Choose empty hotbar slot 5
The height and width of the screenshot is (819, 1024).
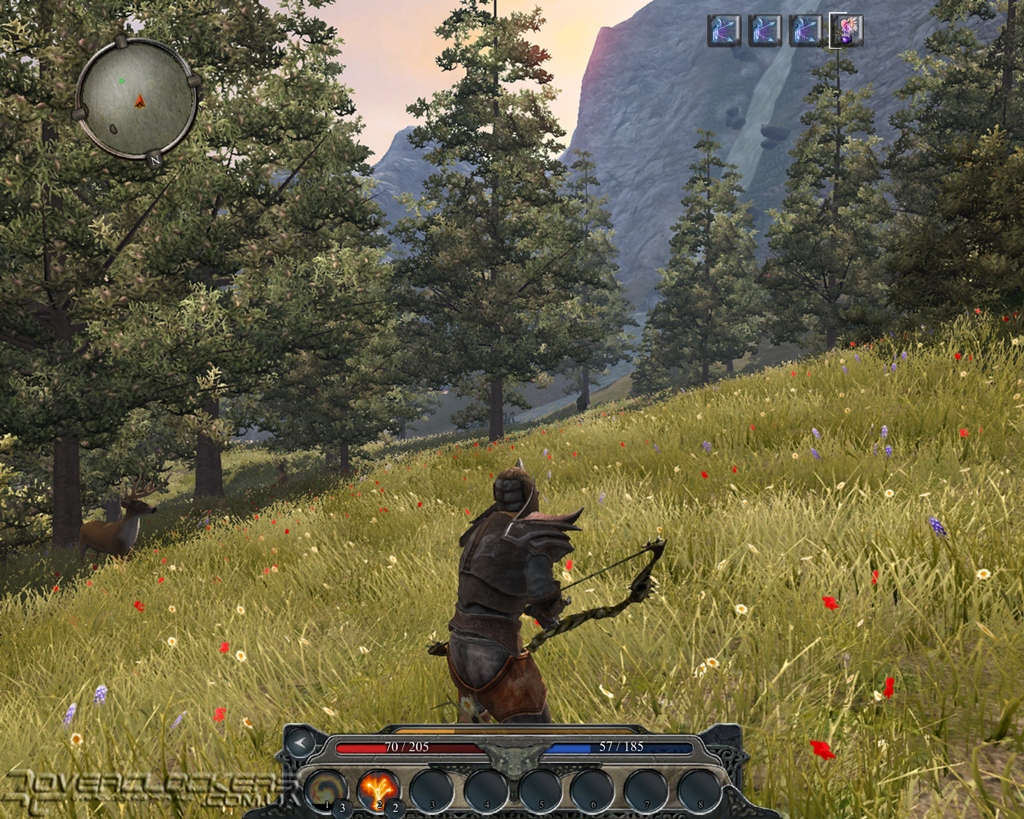pyautogui.click(x=540, y=790)
